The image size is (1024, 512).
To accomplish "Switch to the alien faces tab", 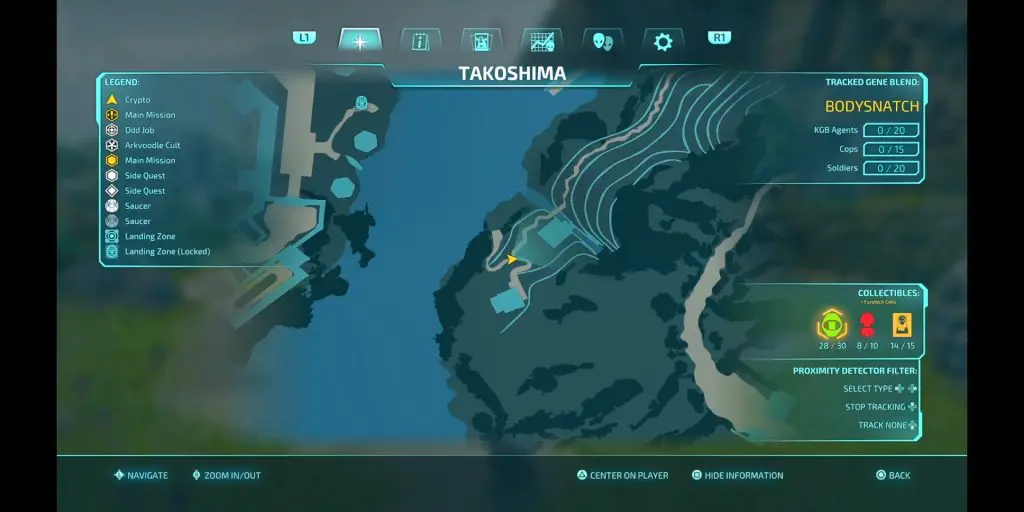I will 603,41.
